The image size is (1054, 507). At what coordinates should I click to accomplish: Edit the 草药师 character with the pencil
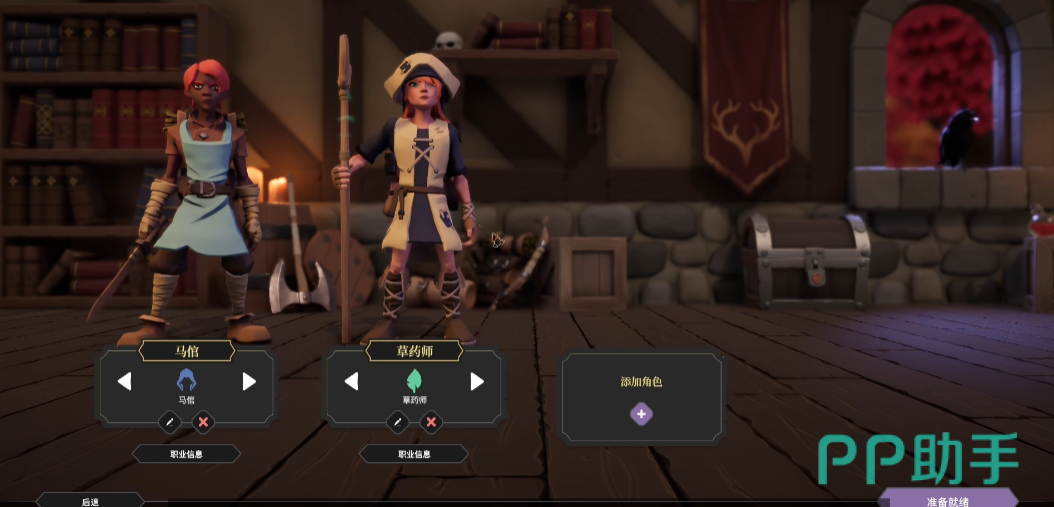(397, 422)
